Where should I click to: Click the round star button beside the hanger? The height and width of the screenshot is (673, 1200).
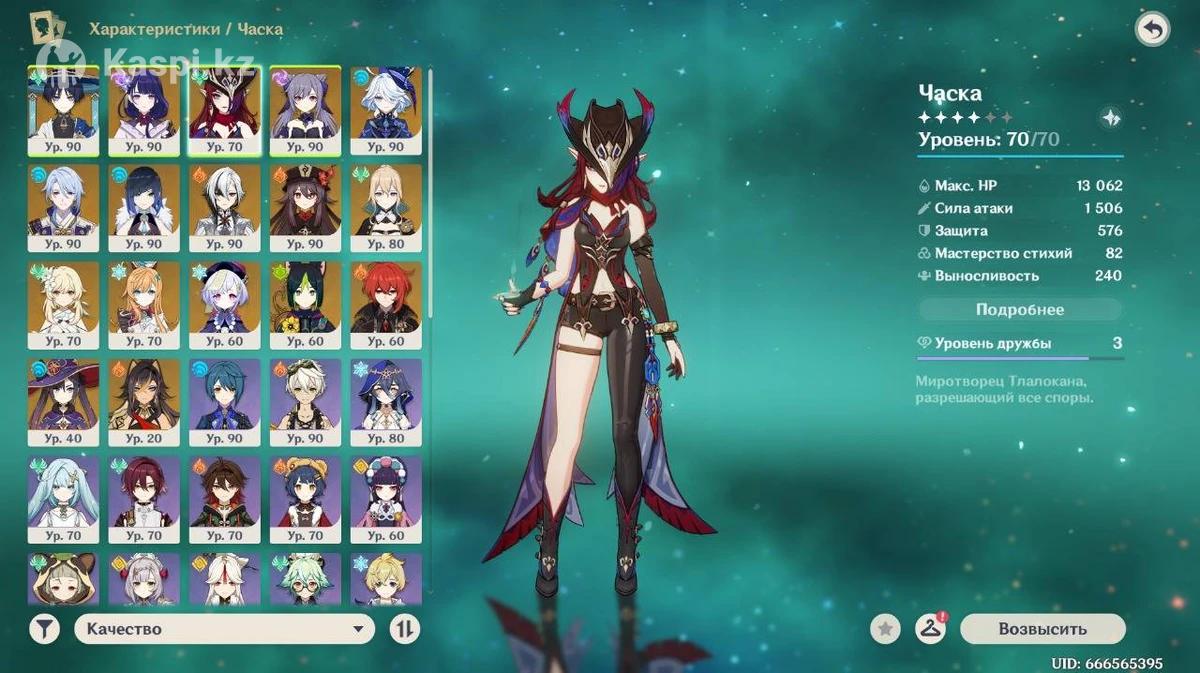(885, 629)
